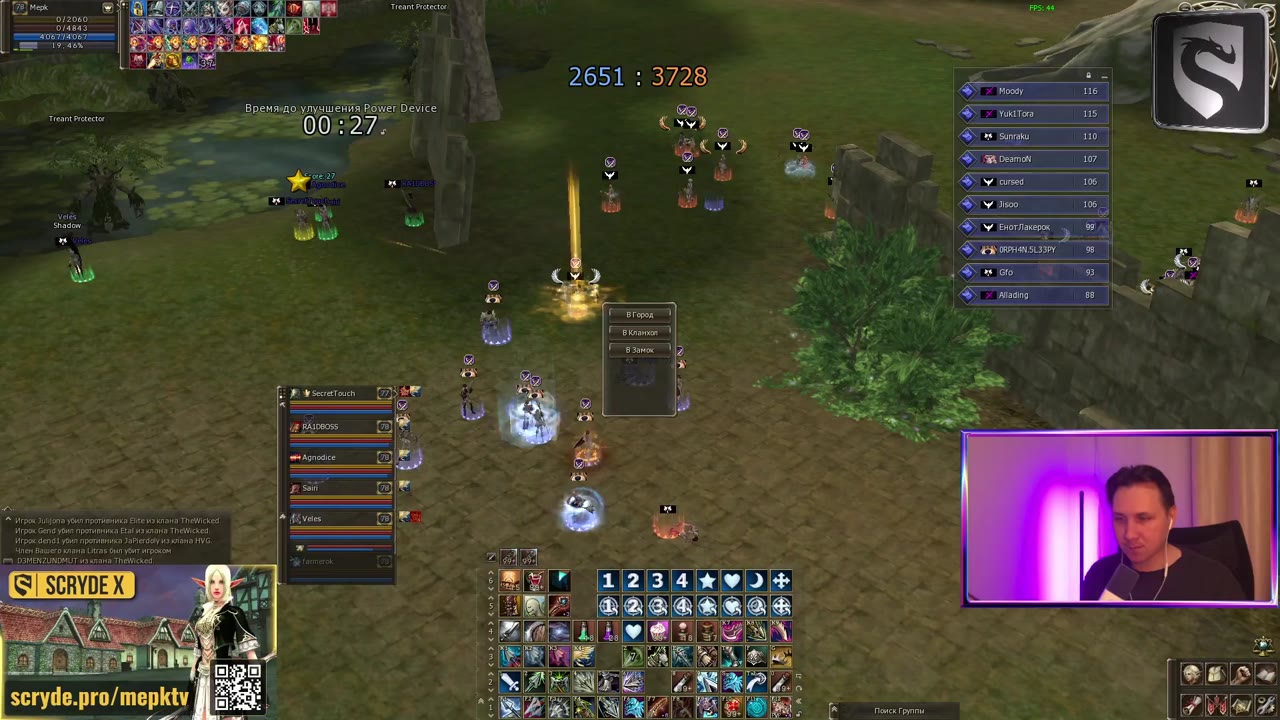This screenshot has height=720, width=1280.
Task: Select party member SecretTouch
Action: [333, 394]
